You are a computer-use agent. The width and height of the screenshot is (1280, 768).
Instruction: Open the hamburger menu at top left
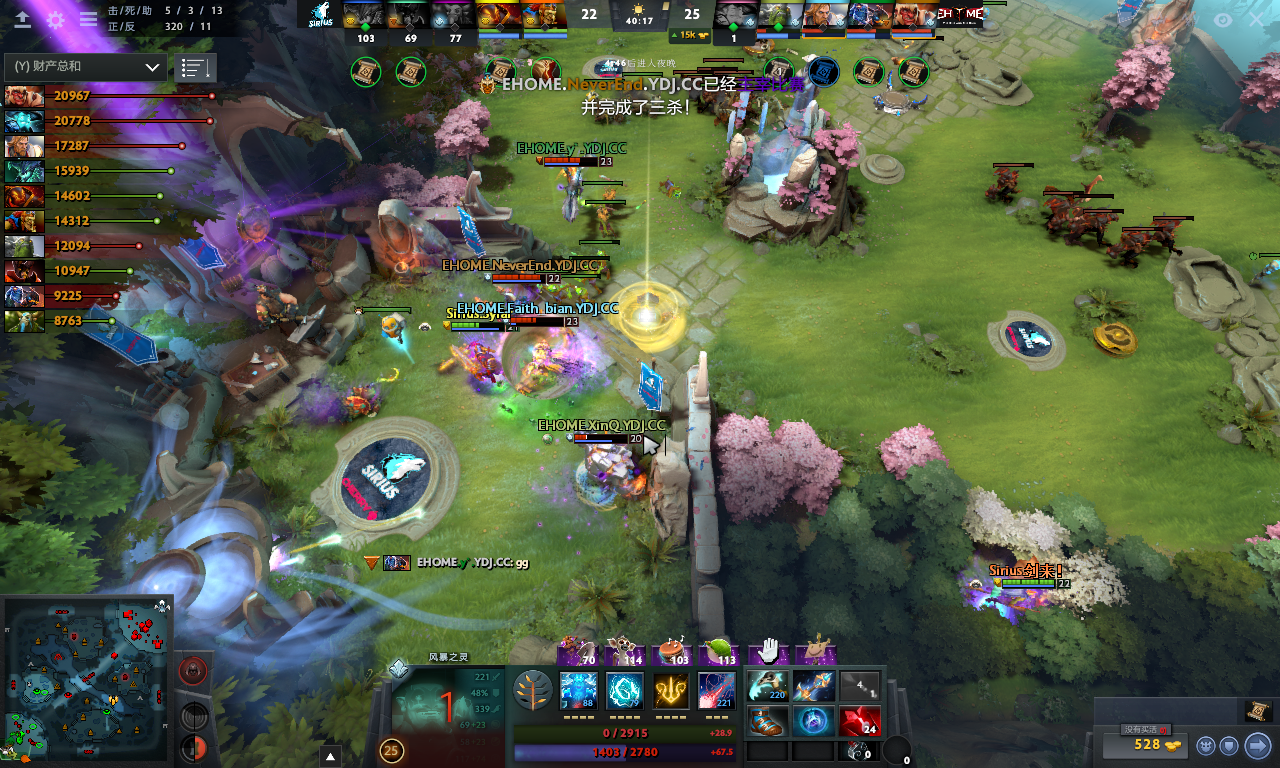pyautogui.click(x=88, y=18)
